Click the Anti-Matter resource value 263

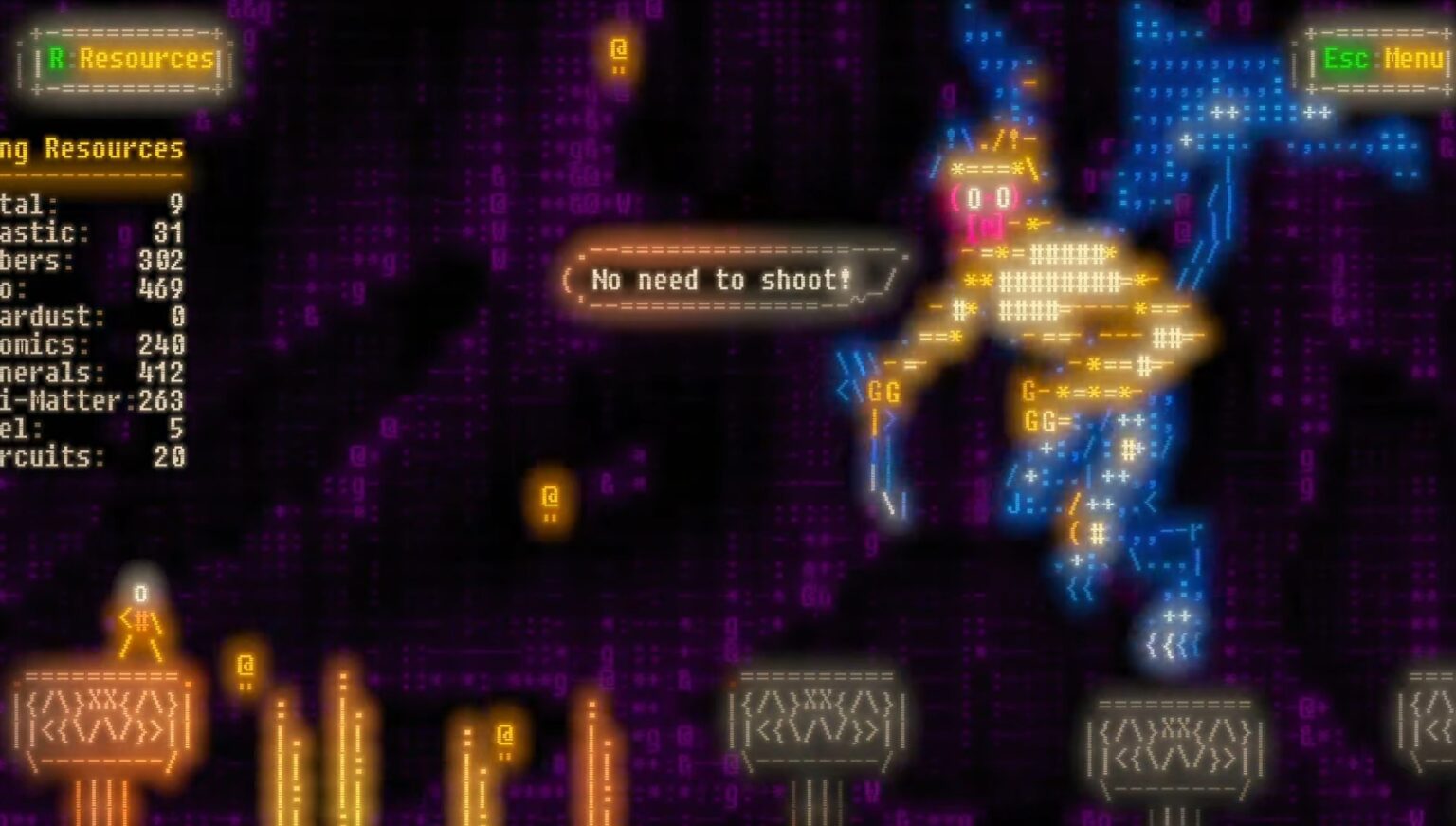tap(163, 401)
